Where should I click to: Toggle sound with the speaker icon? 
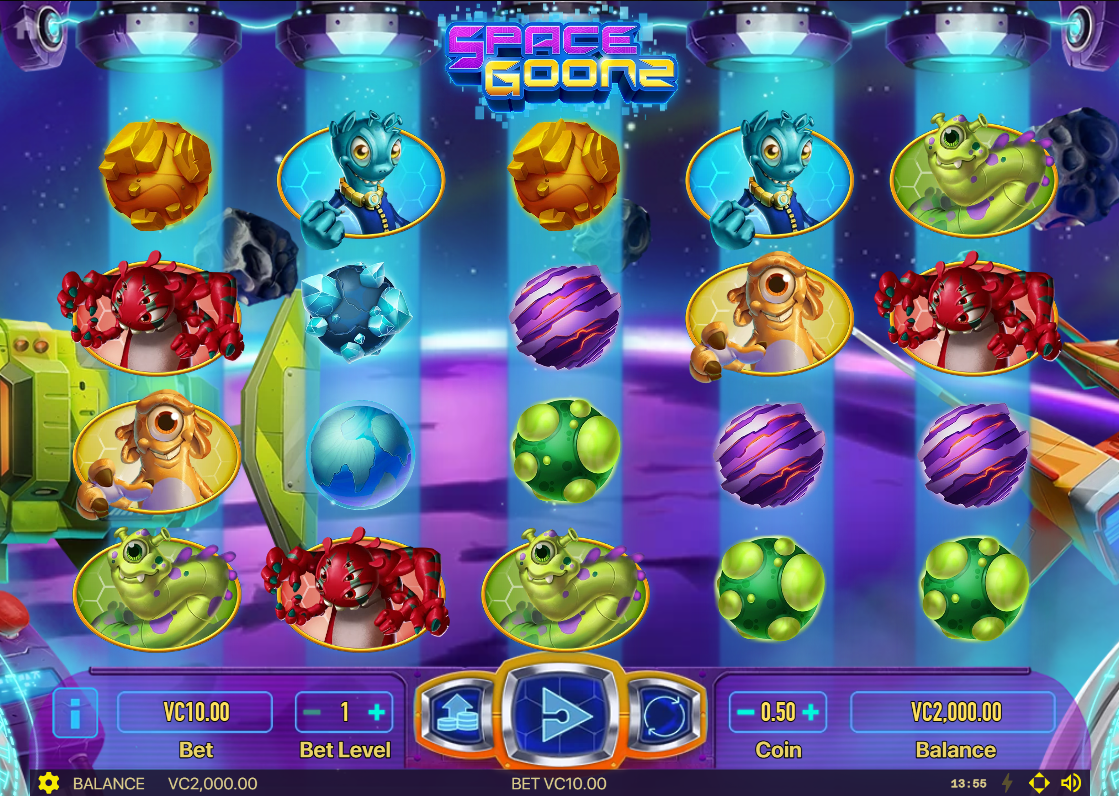click(x=1071, y=783)
